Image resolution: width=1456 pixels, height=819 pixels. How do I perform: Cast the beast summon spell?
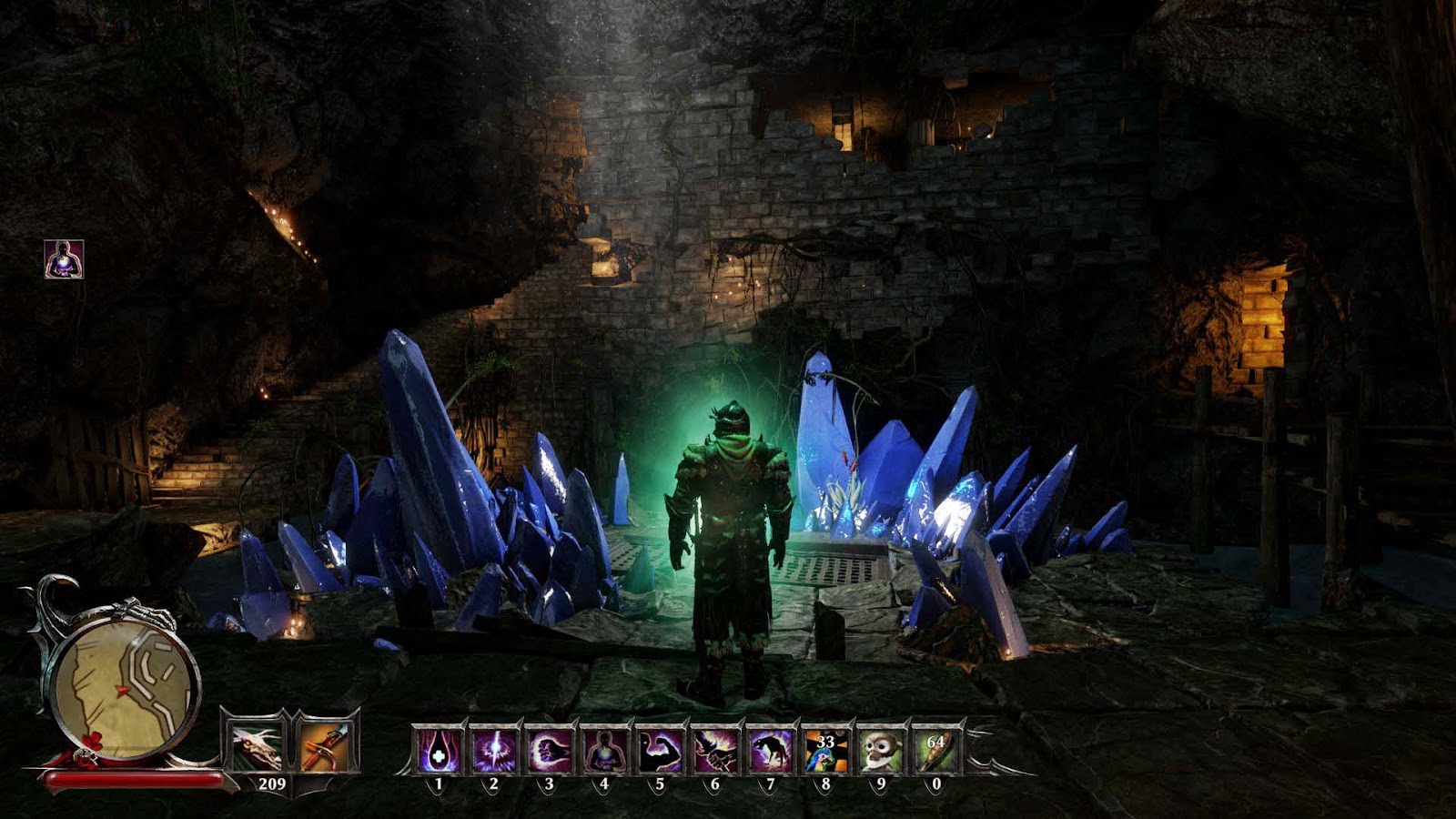(770, 751)
